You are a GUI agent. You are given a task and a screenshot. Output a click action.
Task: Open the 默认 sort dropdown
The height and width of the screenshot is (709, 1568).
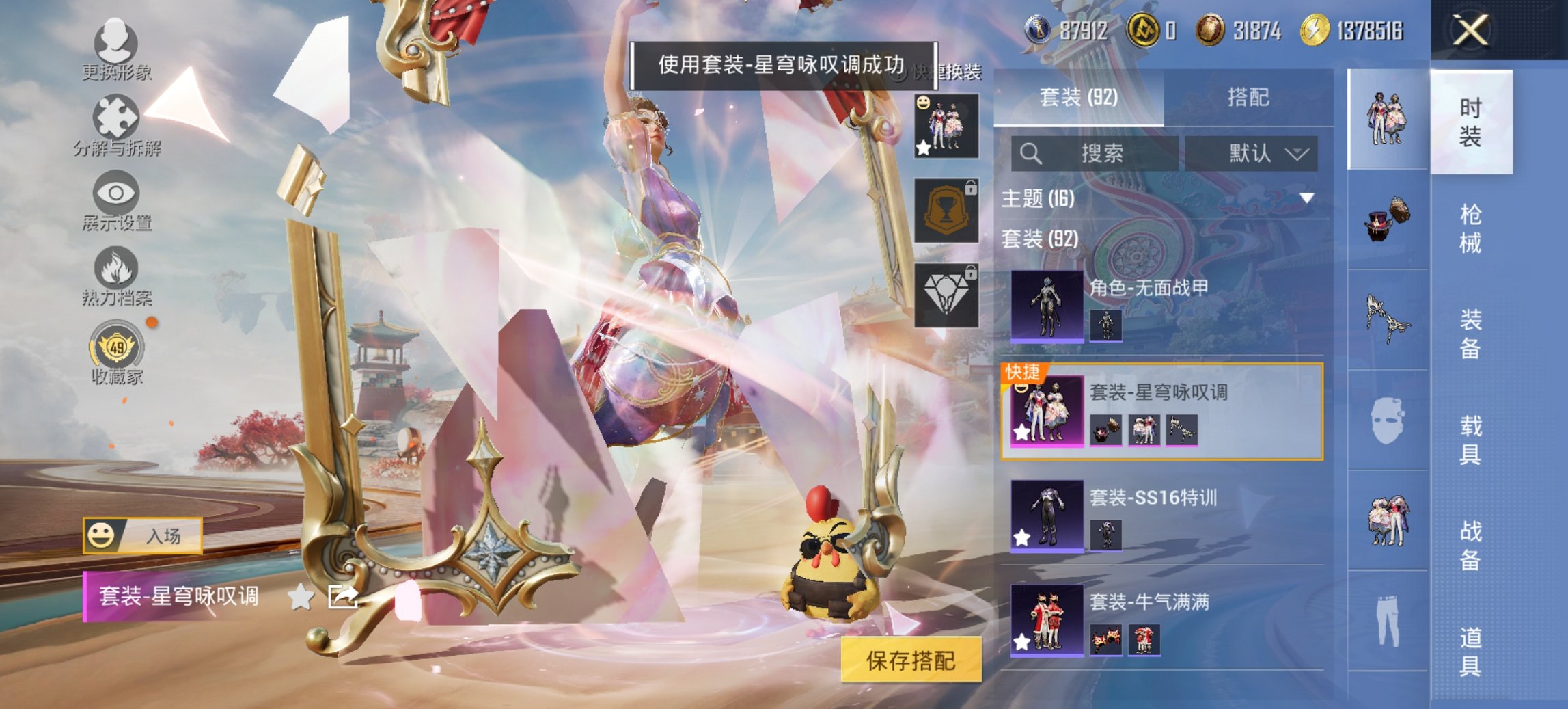[x=1259, y=154]
